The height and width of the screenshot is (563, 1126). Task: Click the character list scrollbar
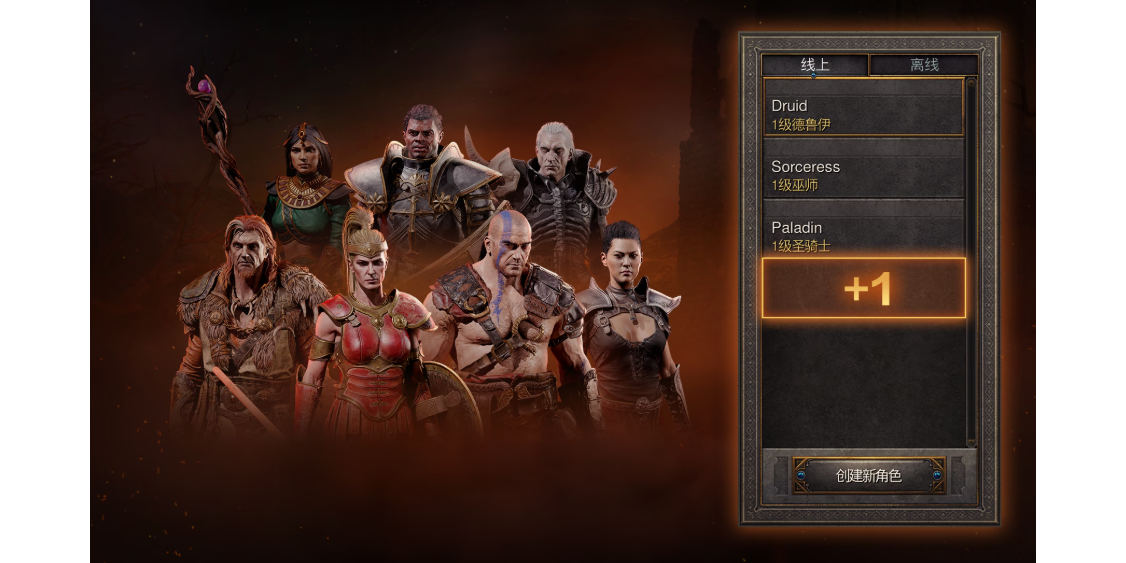point(970,262)
